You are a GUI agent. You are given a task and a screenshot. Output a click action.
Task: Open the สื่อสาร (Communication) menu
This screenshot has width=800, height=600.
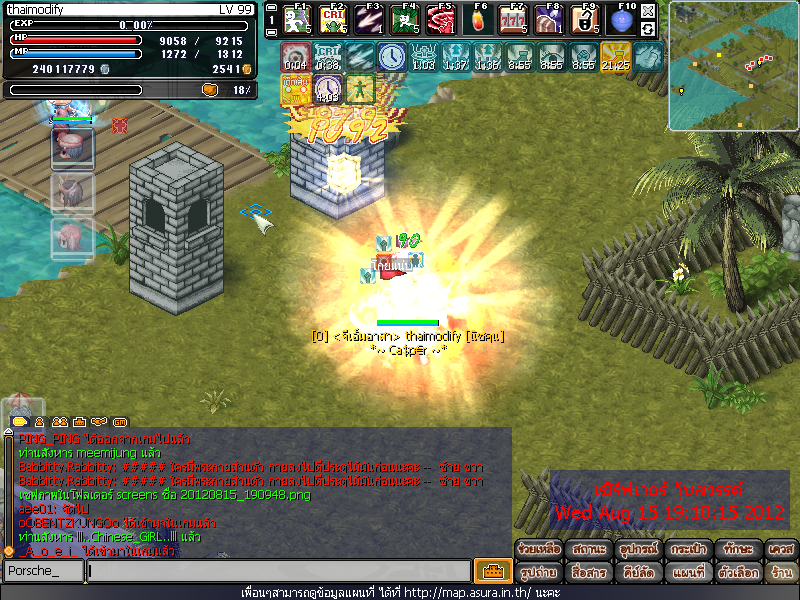(x=588, y=572)
